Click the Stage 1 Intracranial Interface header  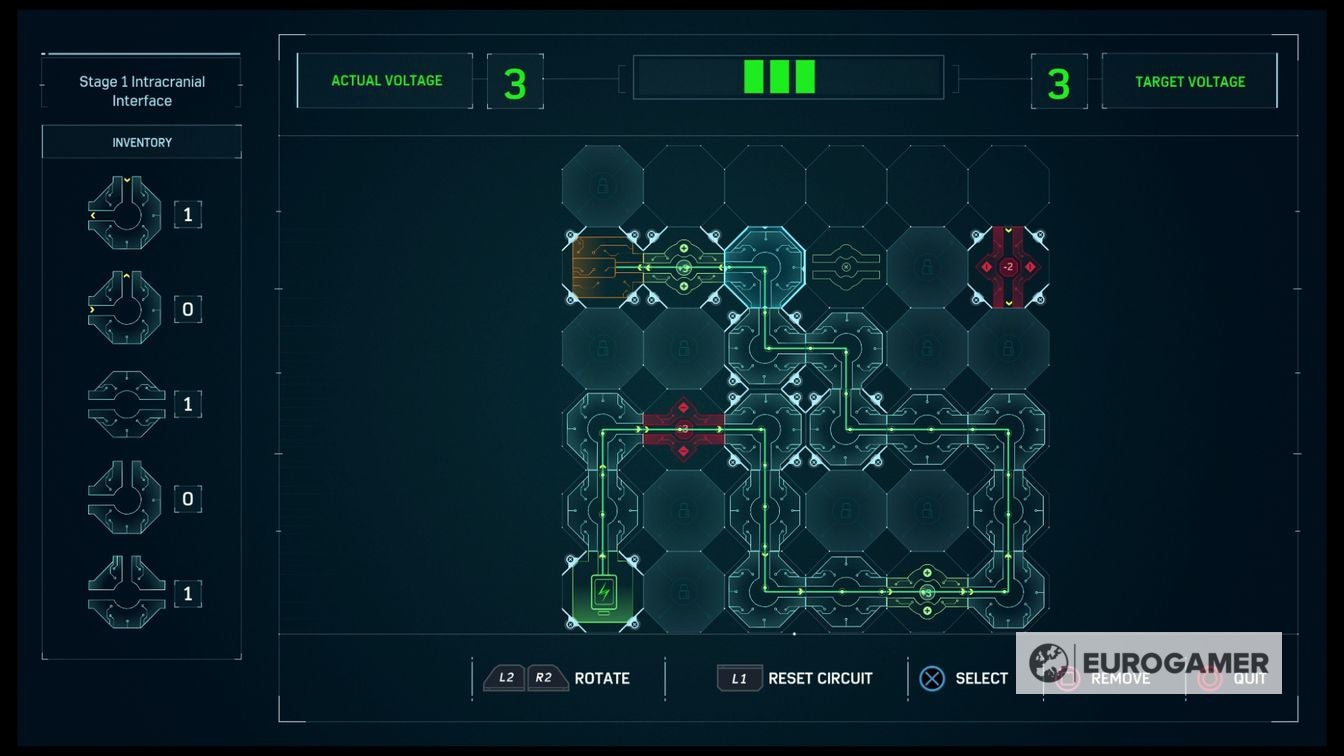coord(140,90)
